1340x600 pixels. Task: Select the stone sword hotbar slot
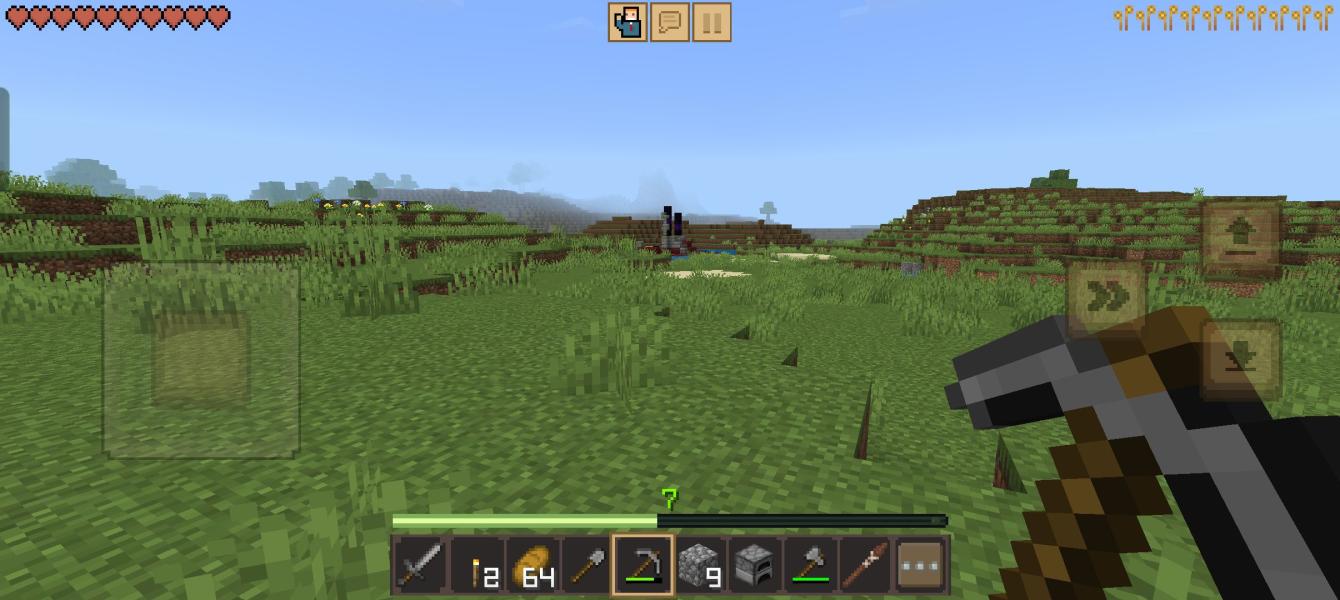click(420, 566)
